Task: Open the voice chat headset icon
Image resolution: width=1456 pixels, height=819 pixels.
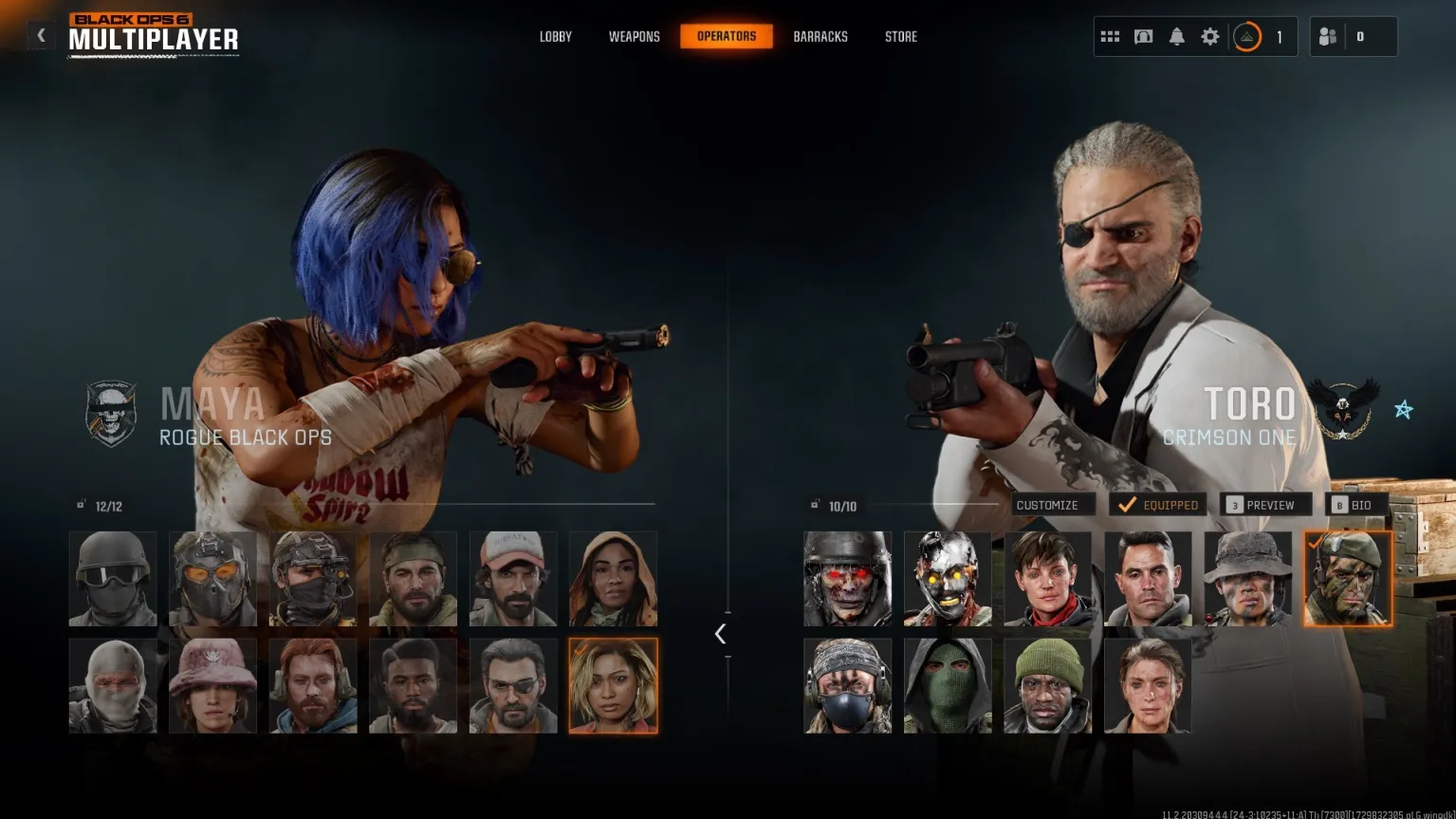Action: (1143, 35)
